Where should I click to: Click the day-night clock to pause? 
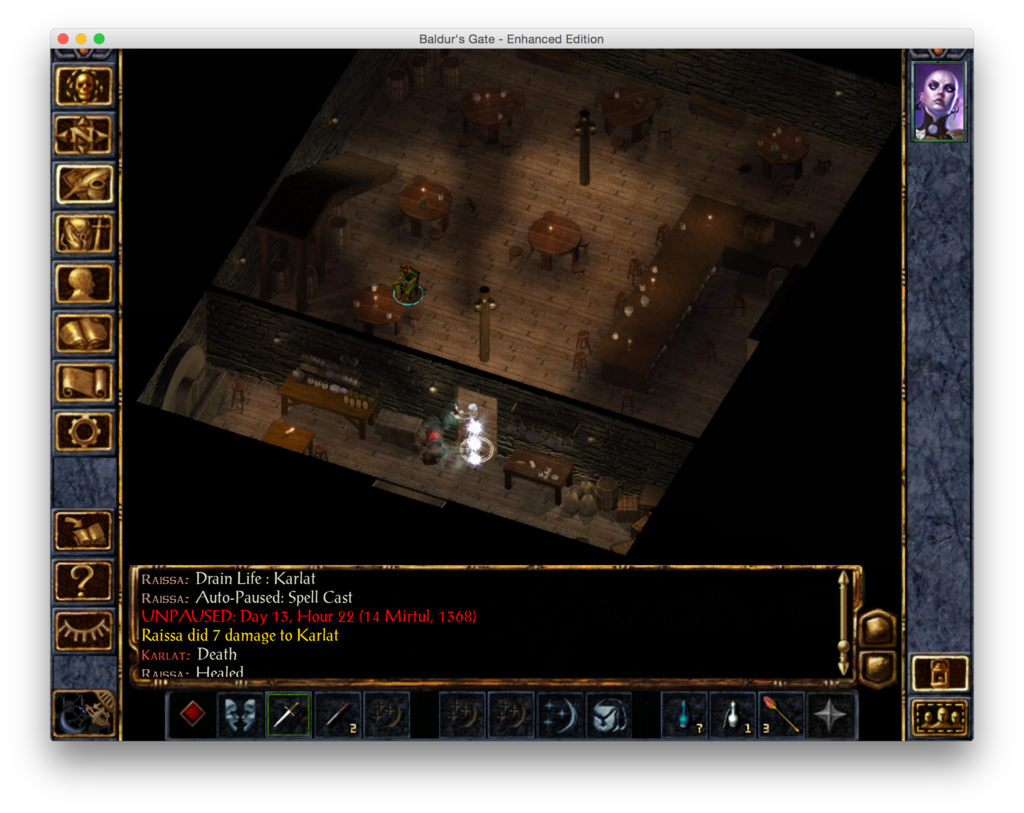point(84,713)
